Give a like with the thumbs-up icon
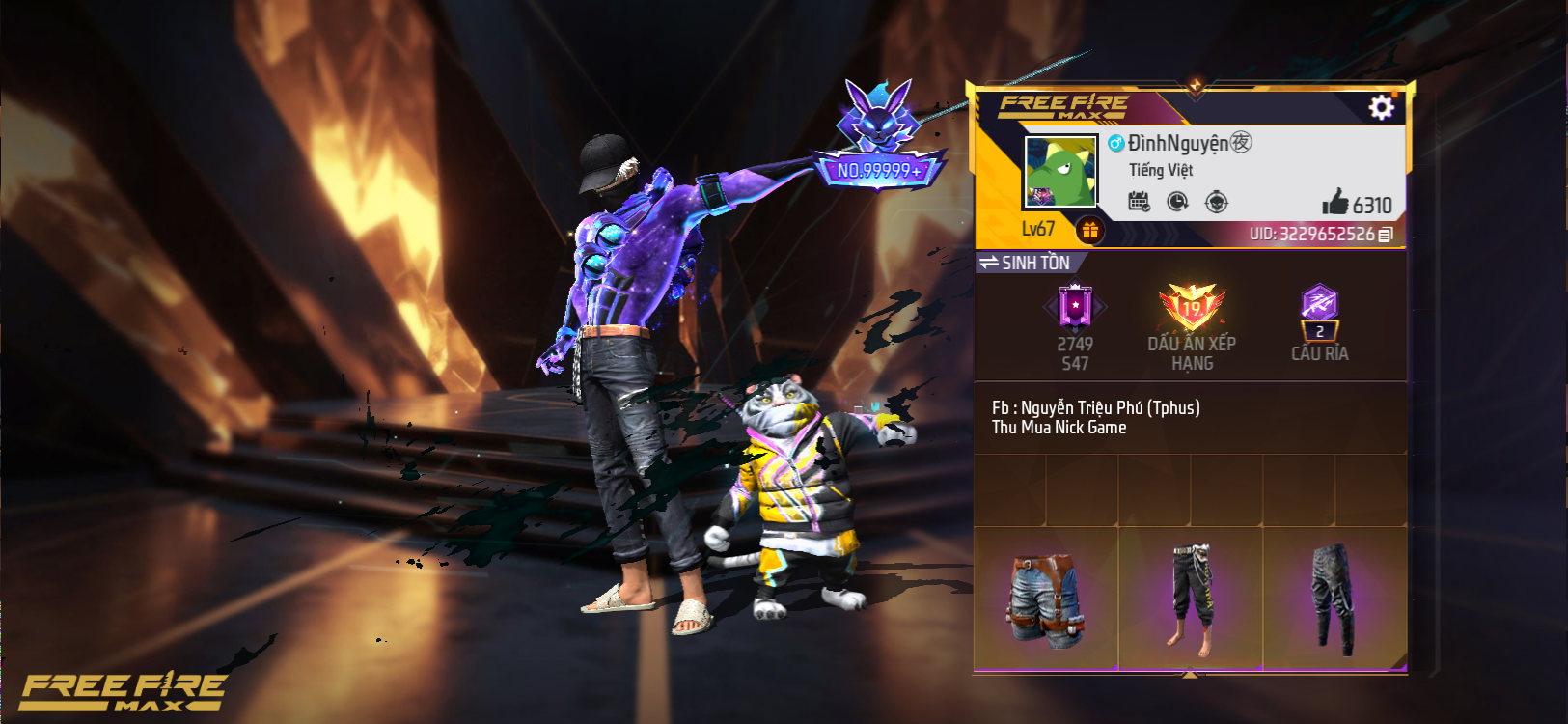The height and width of the screenshot is (724, 1568). pyautogui.click(x=1335, y=203)
